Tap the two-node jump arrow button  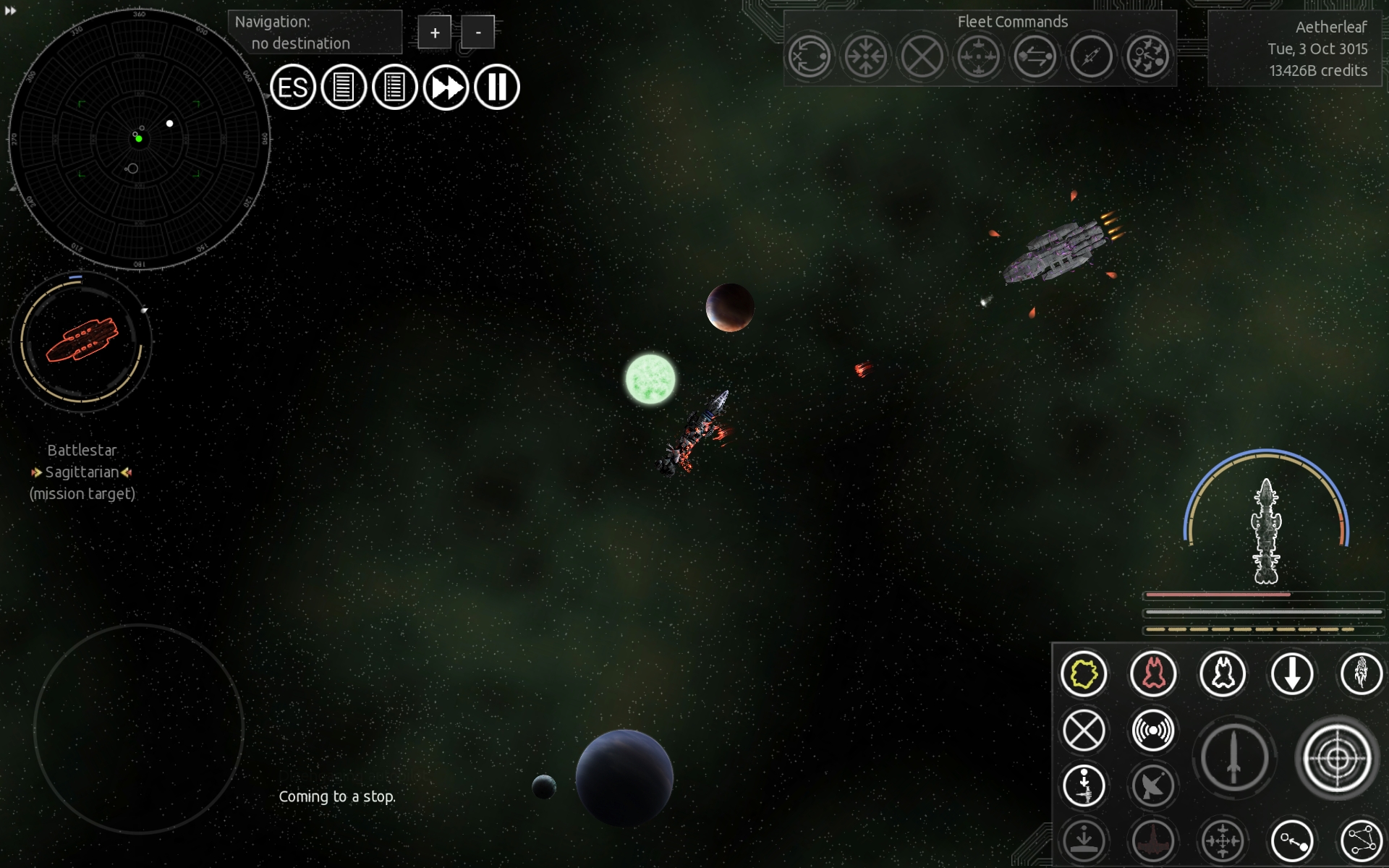click(x=1292, y=841)
